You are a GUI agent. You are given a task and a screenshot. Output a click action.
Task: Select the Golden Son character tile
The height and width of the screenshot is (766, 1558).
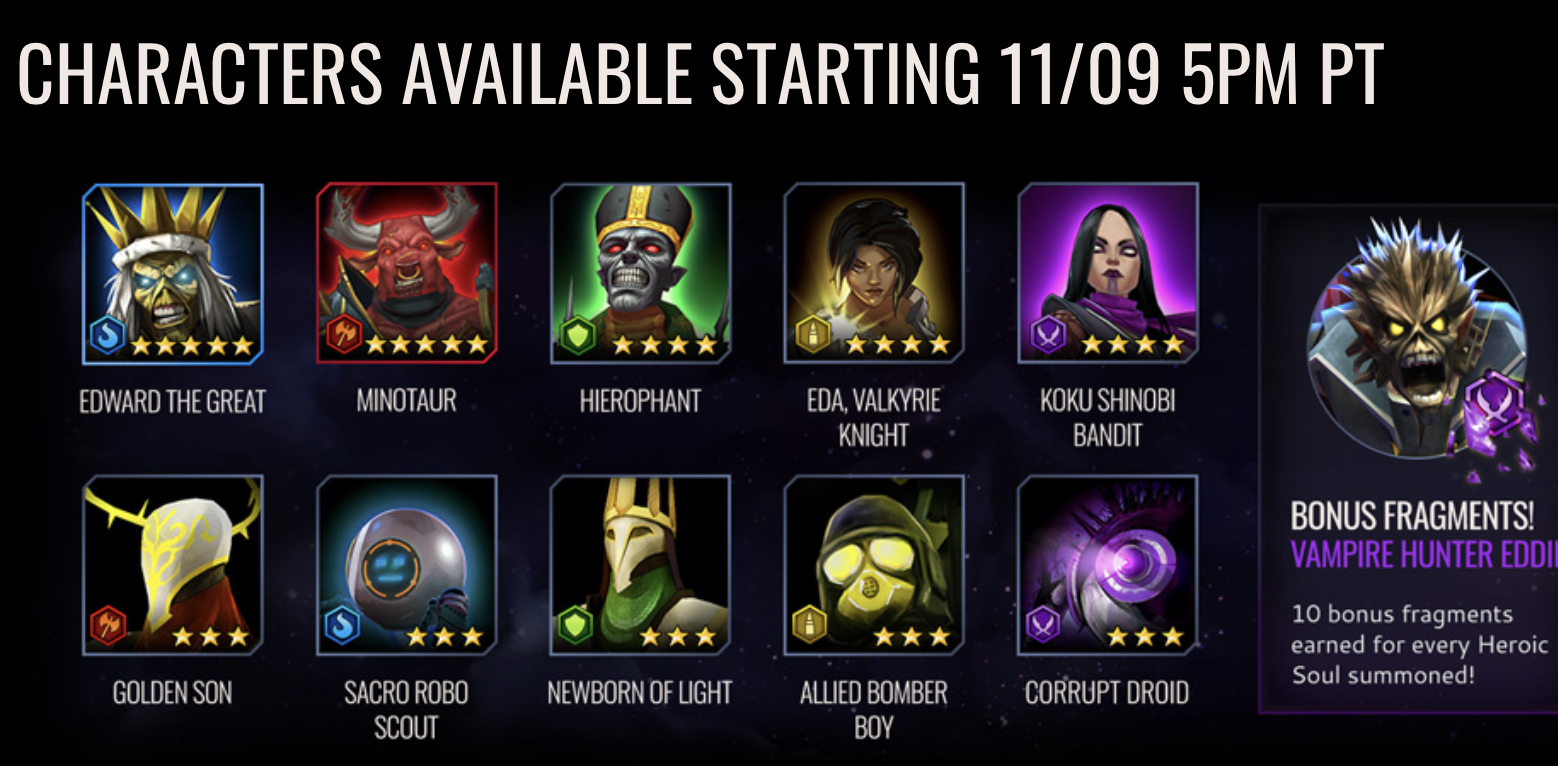(x=173, y=565)
